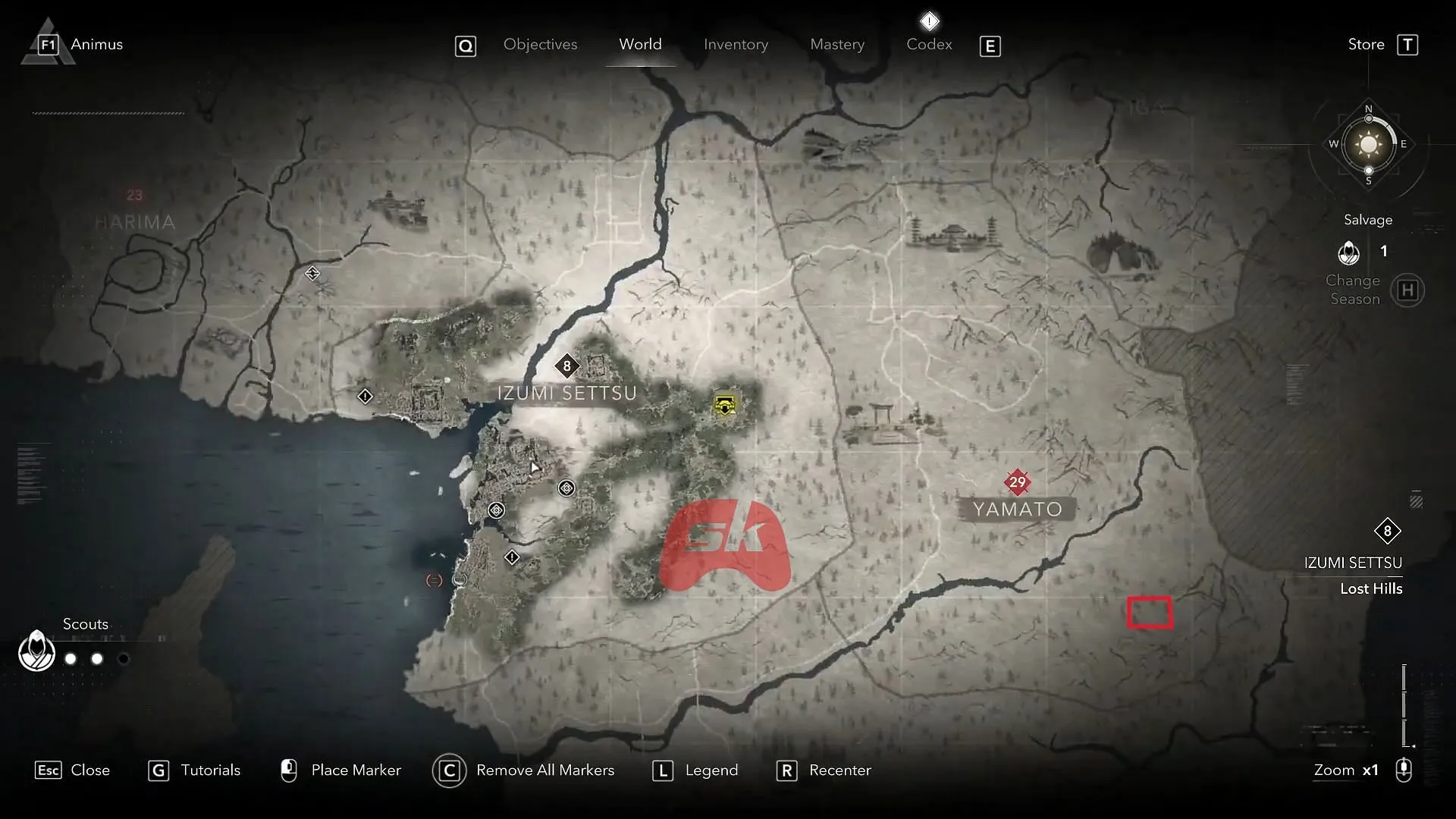Open the Animus panel icon top-left
This screenshot has width=1456, height=819.
pyautogui.click(x=47, y=43)
